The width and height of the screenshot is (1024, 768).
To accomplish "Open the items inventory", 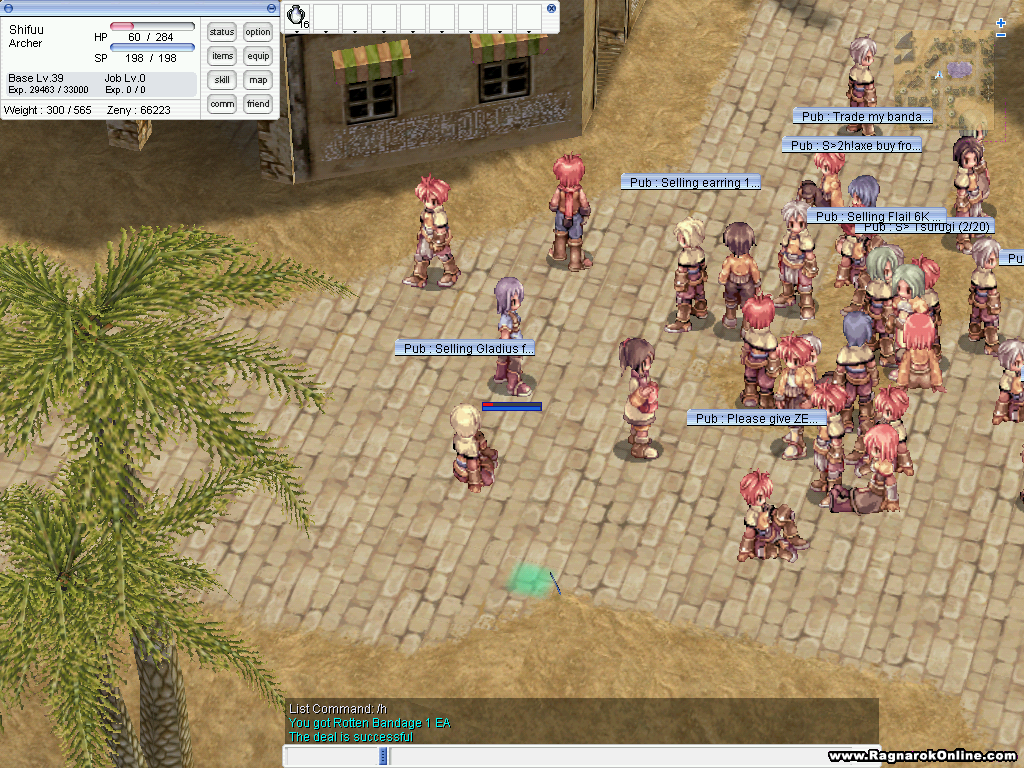I will (x=222, y=56).
